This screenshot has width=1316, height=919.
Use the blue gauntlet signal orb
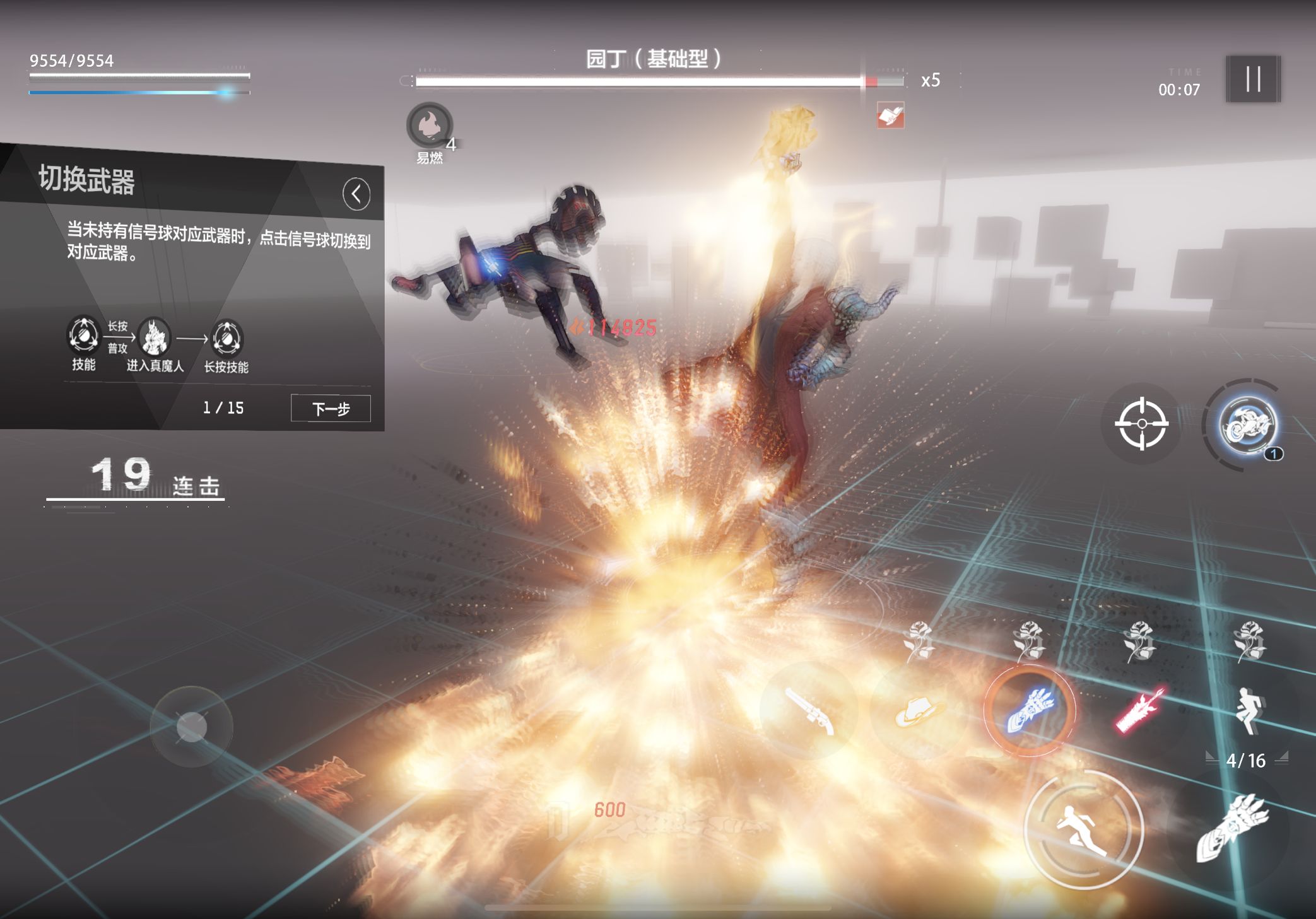[x=1030, y=711]
